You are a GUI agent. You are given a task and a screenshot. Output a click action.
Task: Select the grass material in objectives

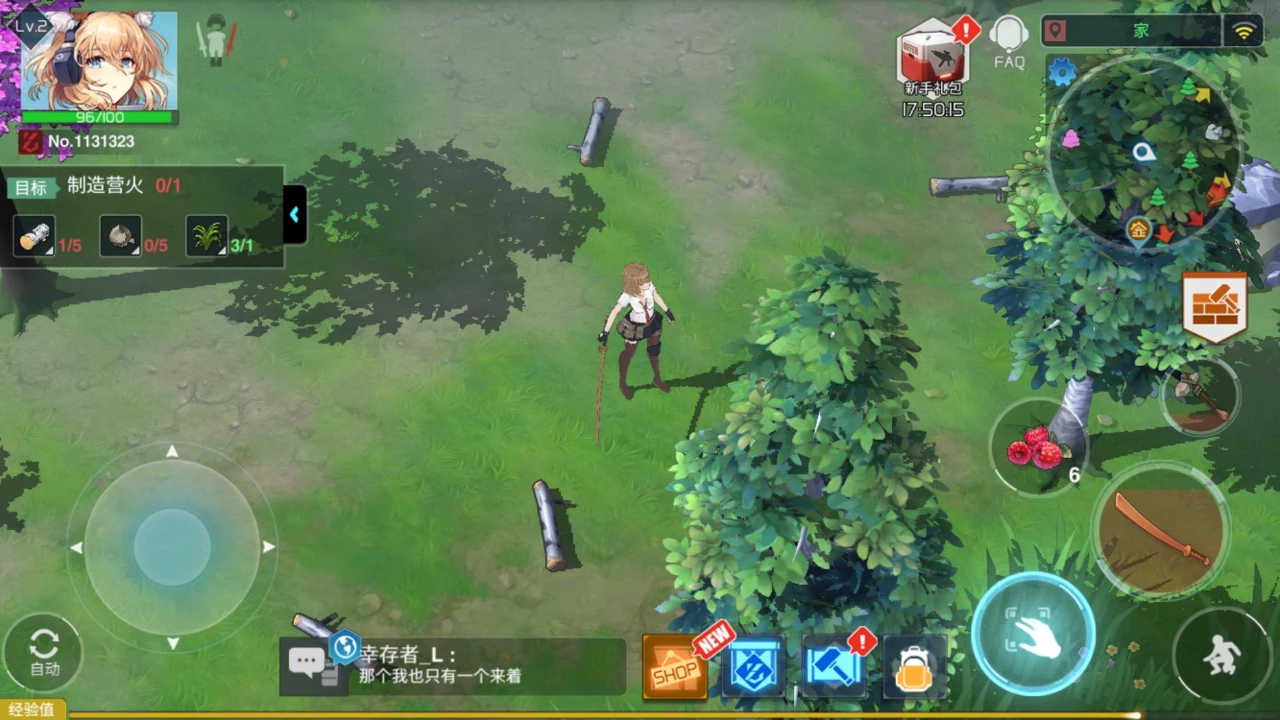[207, 236]
